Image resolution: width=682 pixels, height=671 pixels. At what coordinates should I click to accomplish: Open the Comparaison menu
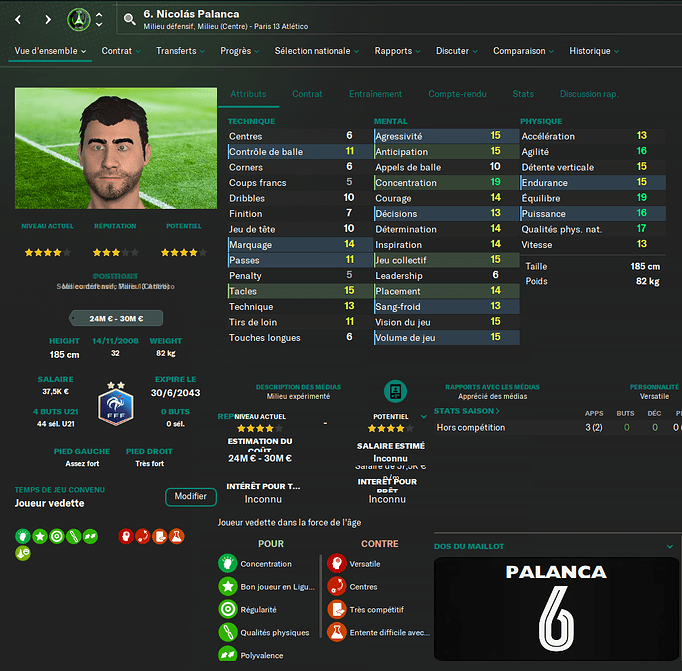pos(524,51)
